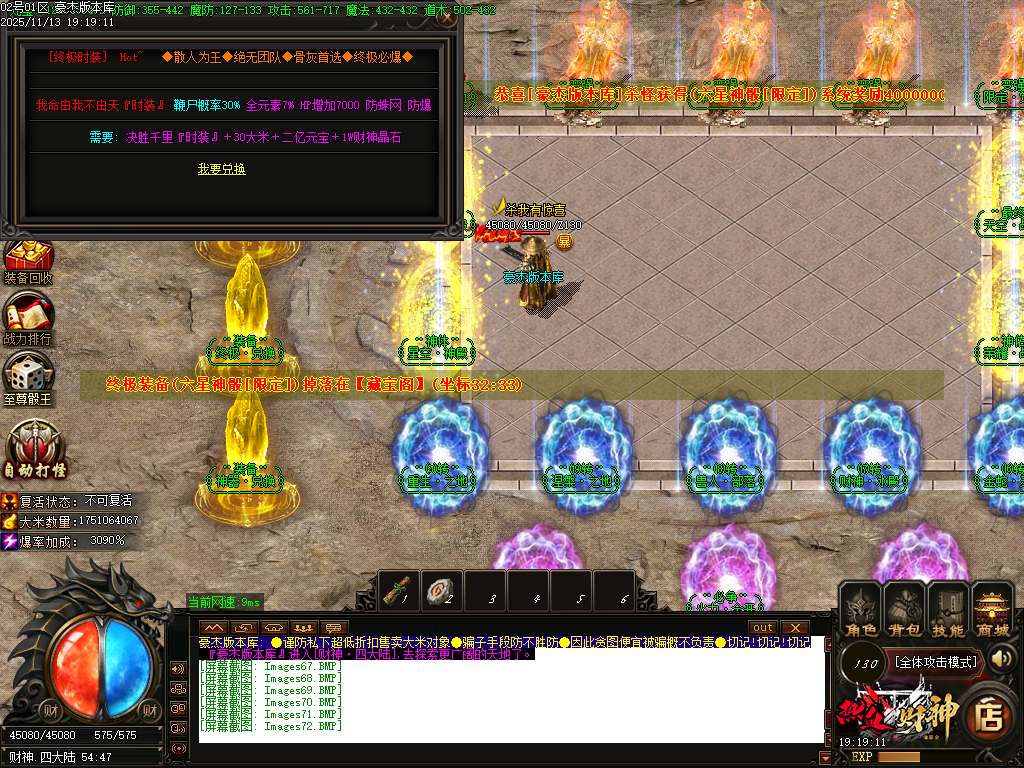Close the chat window with the X button
Viewport: 1024px width, 768px height.
pyautogui.click(x=794, y=627)
